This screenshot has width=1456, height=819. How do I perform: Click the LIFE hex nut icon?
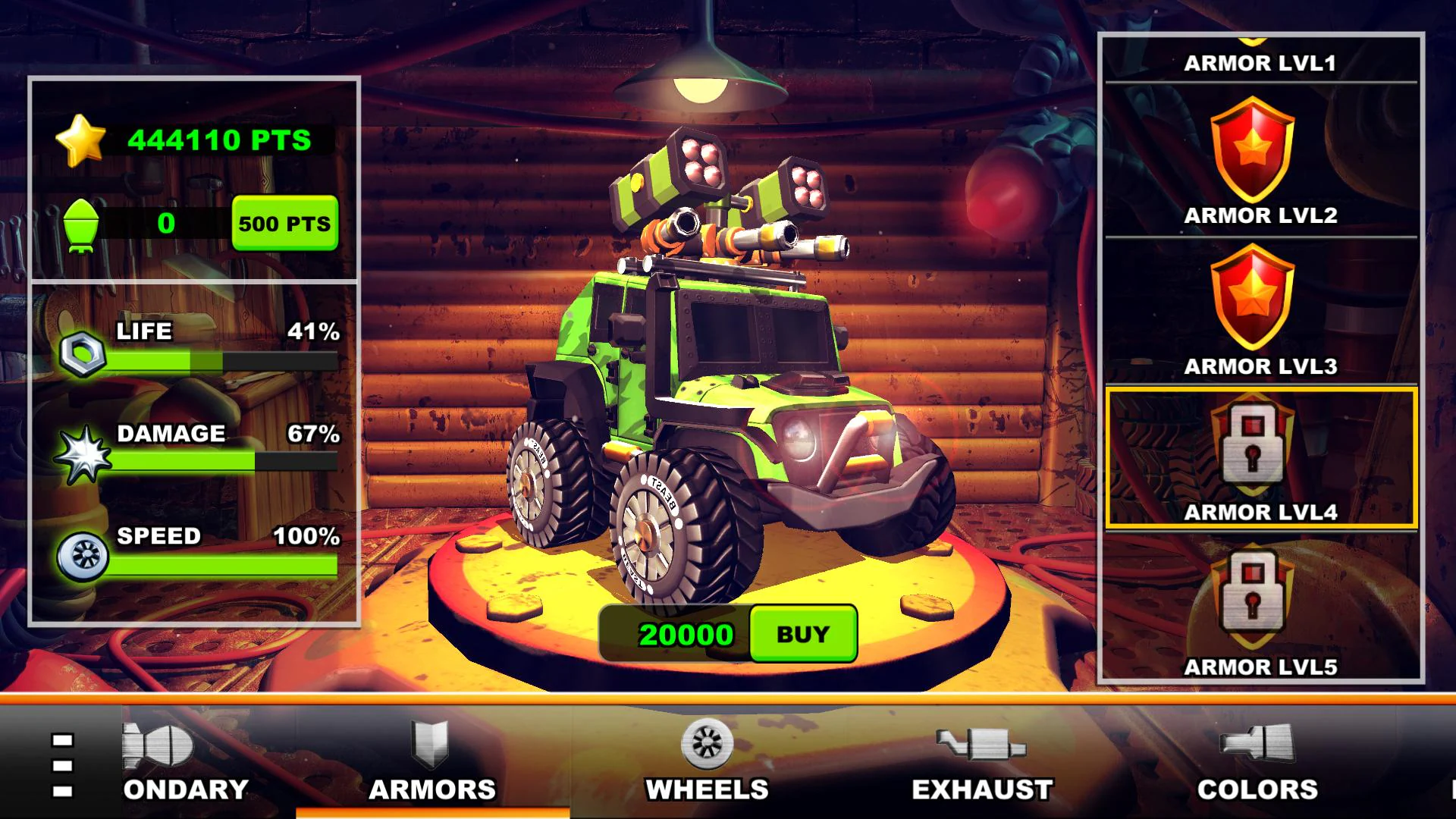click(83, 355)
